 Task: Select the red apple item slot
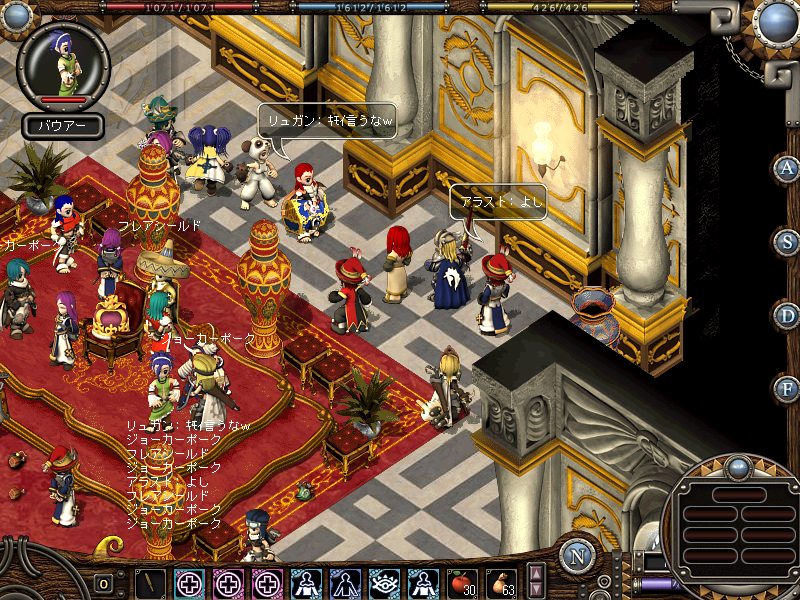(461, 582)
